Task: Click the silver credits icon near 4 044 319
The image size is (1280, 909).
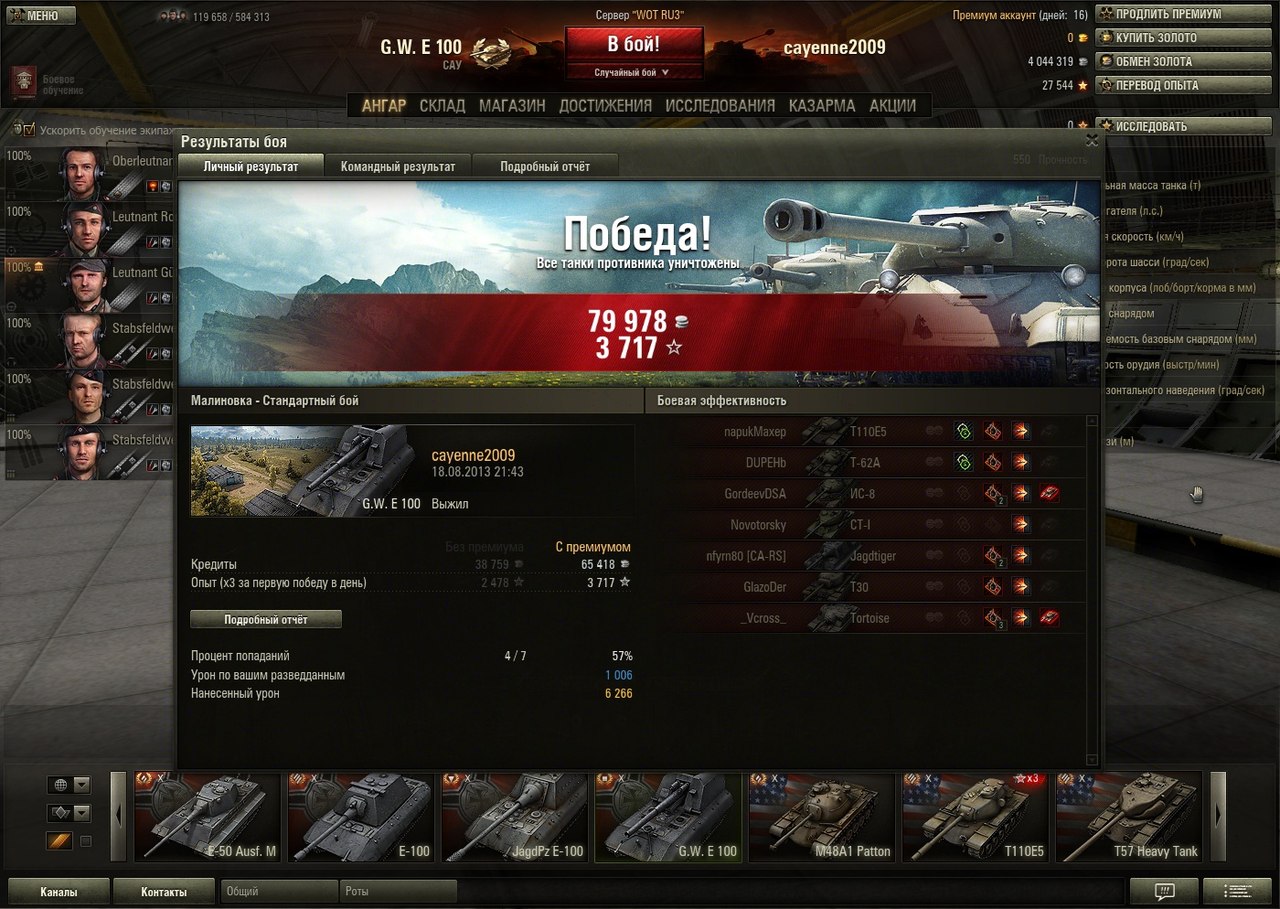Action: click(1083, 61)
